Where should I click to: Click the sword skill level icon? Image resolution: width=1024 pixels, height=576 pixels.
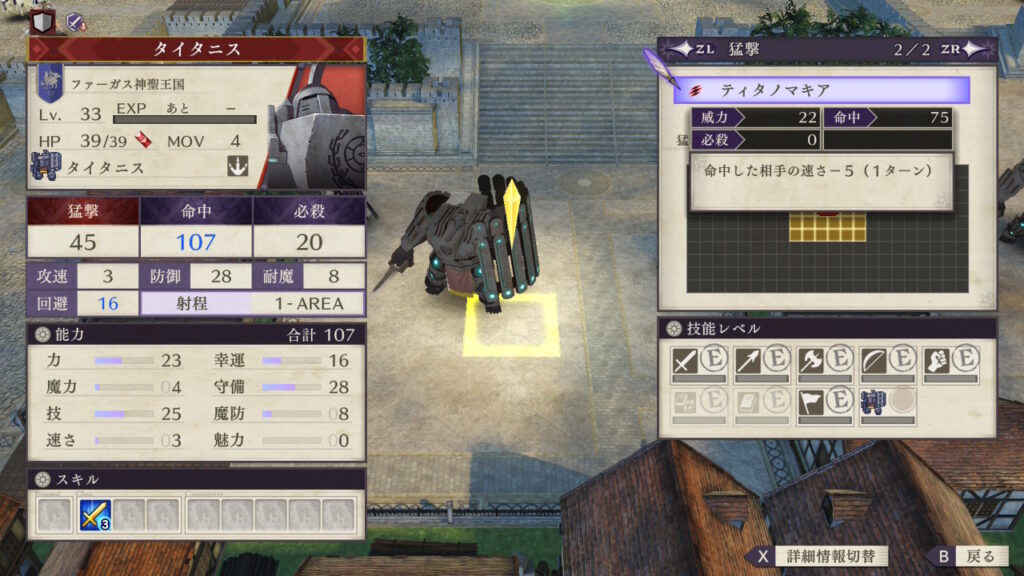685,361
